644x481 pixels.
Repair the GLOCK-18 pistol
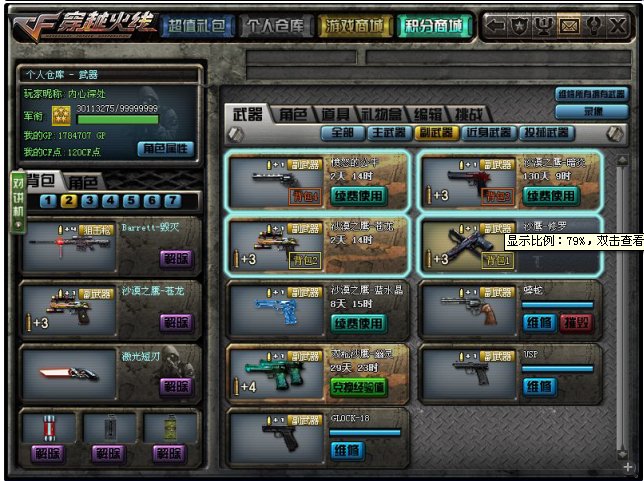pyautogui.click(x=346, y=451)
